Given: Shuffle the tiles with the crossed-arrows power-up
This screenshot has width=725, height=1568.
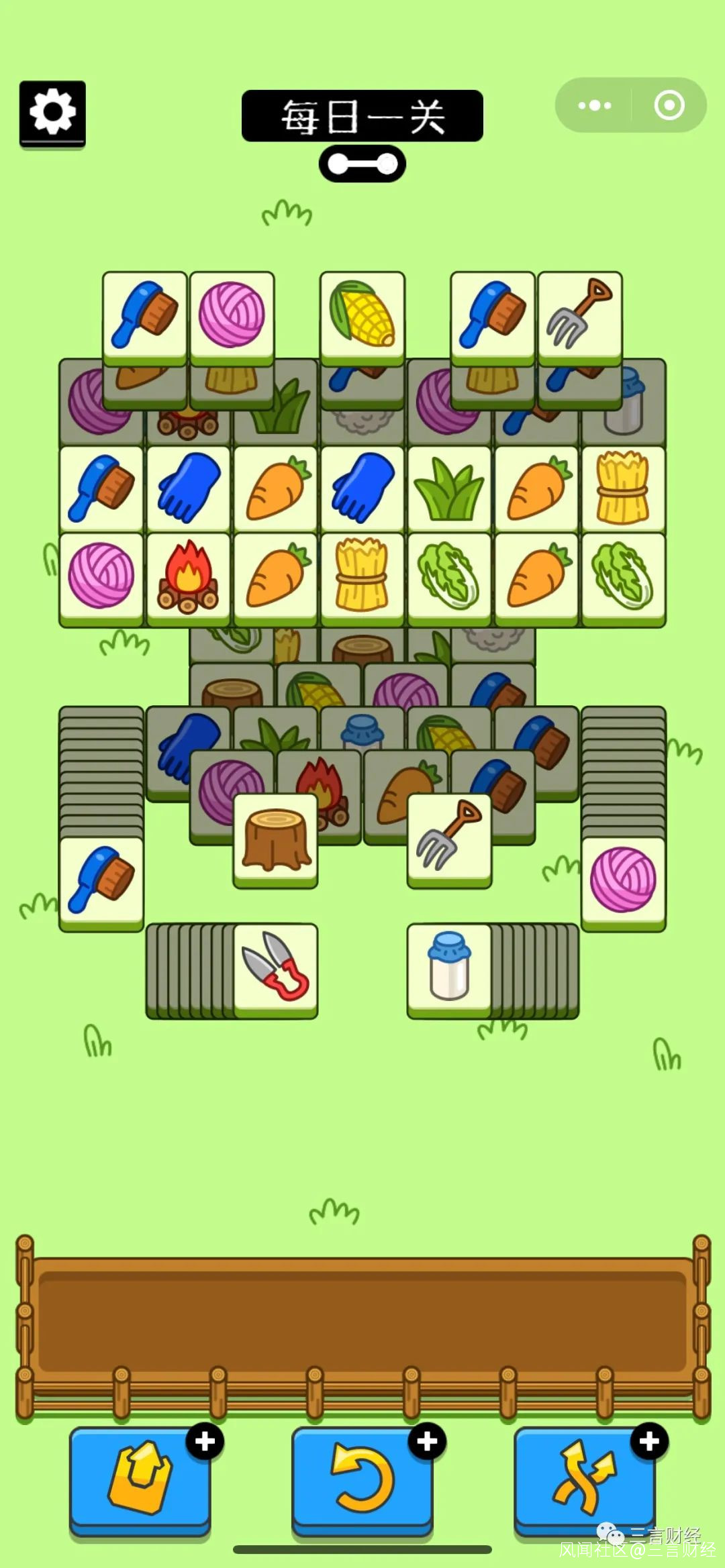Looking at the screenshot, I should [584, 1478].
